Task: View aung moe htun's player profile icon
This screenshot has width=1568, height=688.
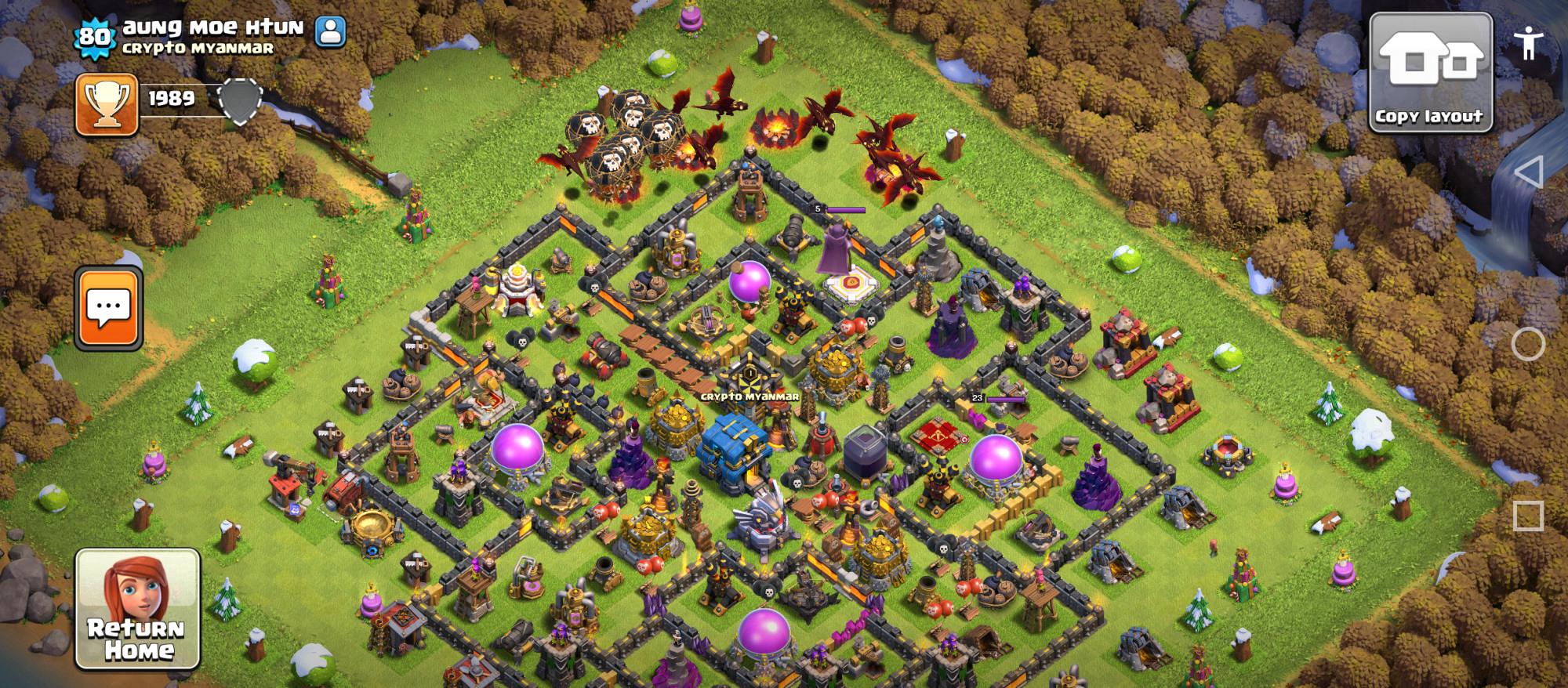Action: coord(330,31)
